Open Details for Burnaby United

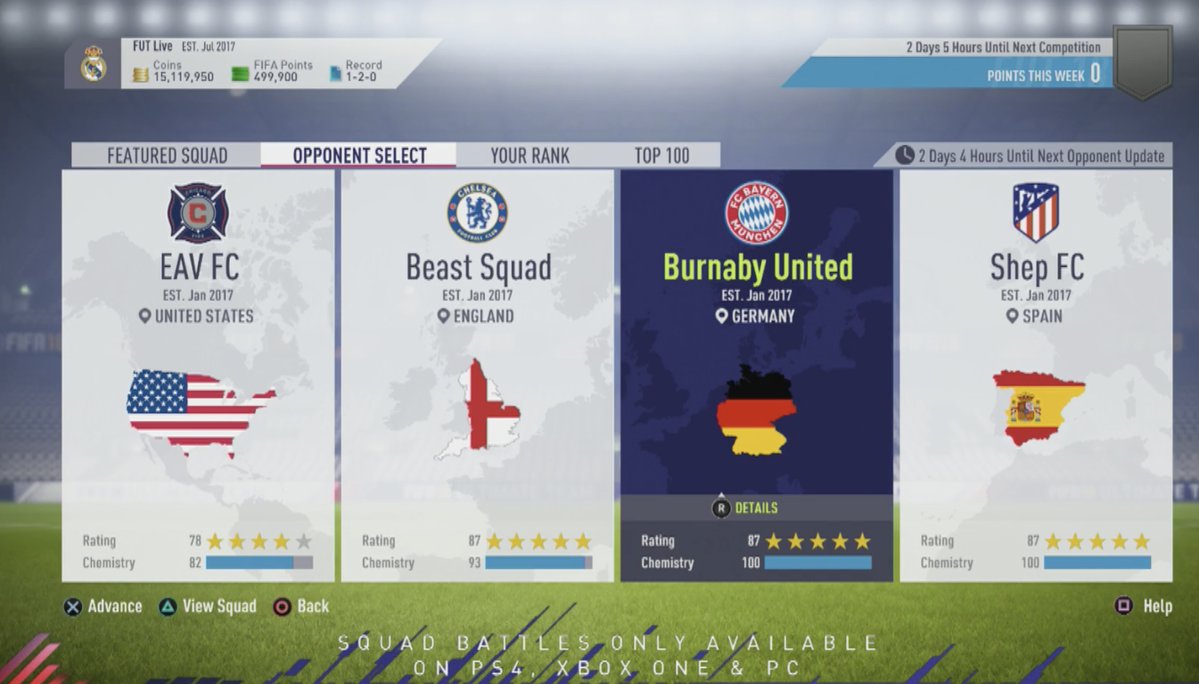745,508
